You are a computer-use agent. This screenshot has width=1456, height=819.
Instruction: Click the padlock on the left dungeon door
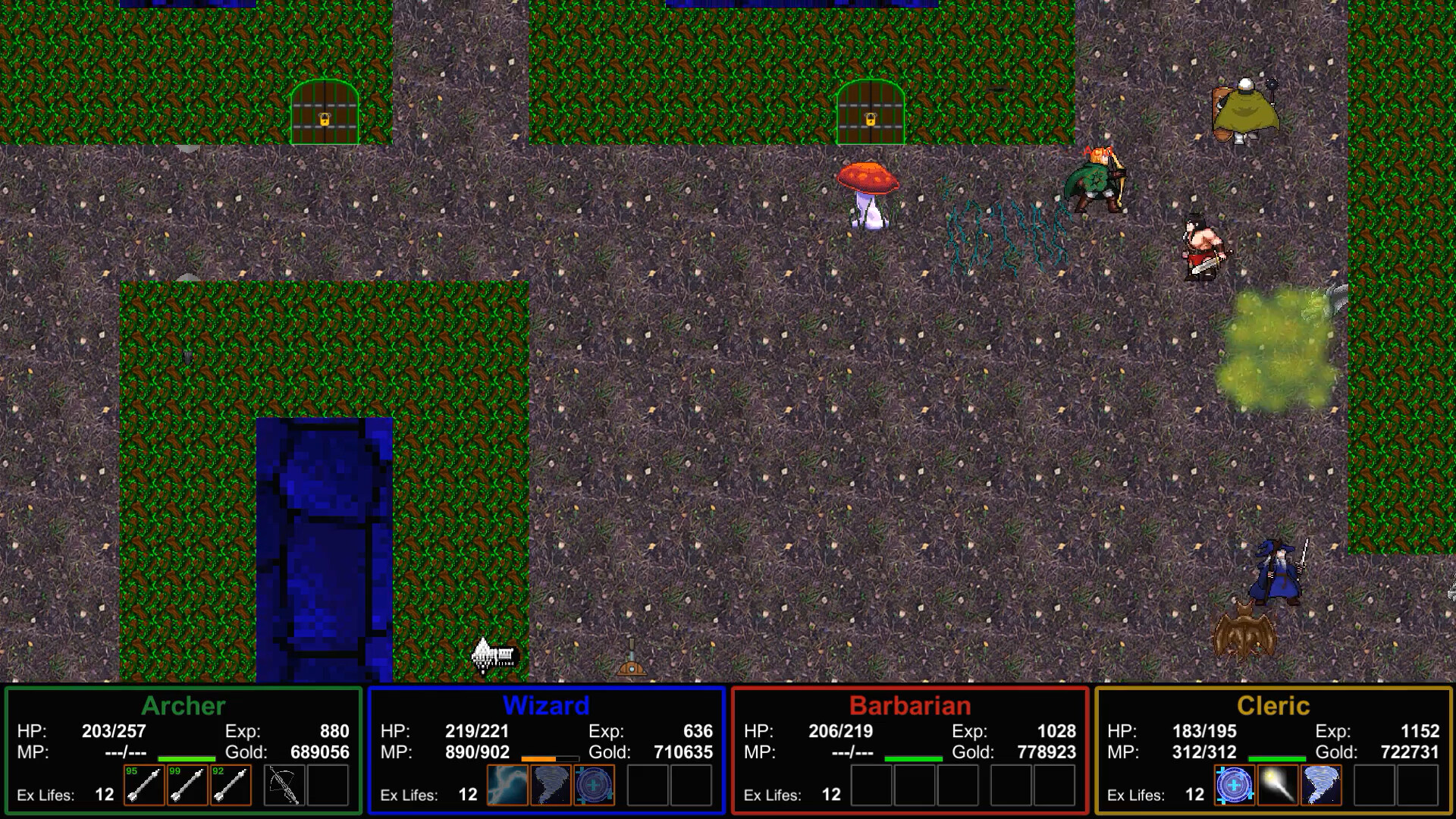(324, 120)
